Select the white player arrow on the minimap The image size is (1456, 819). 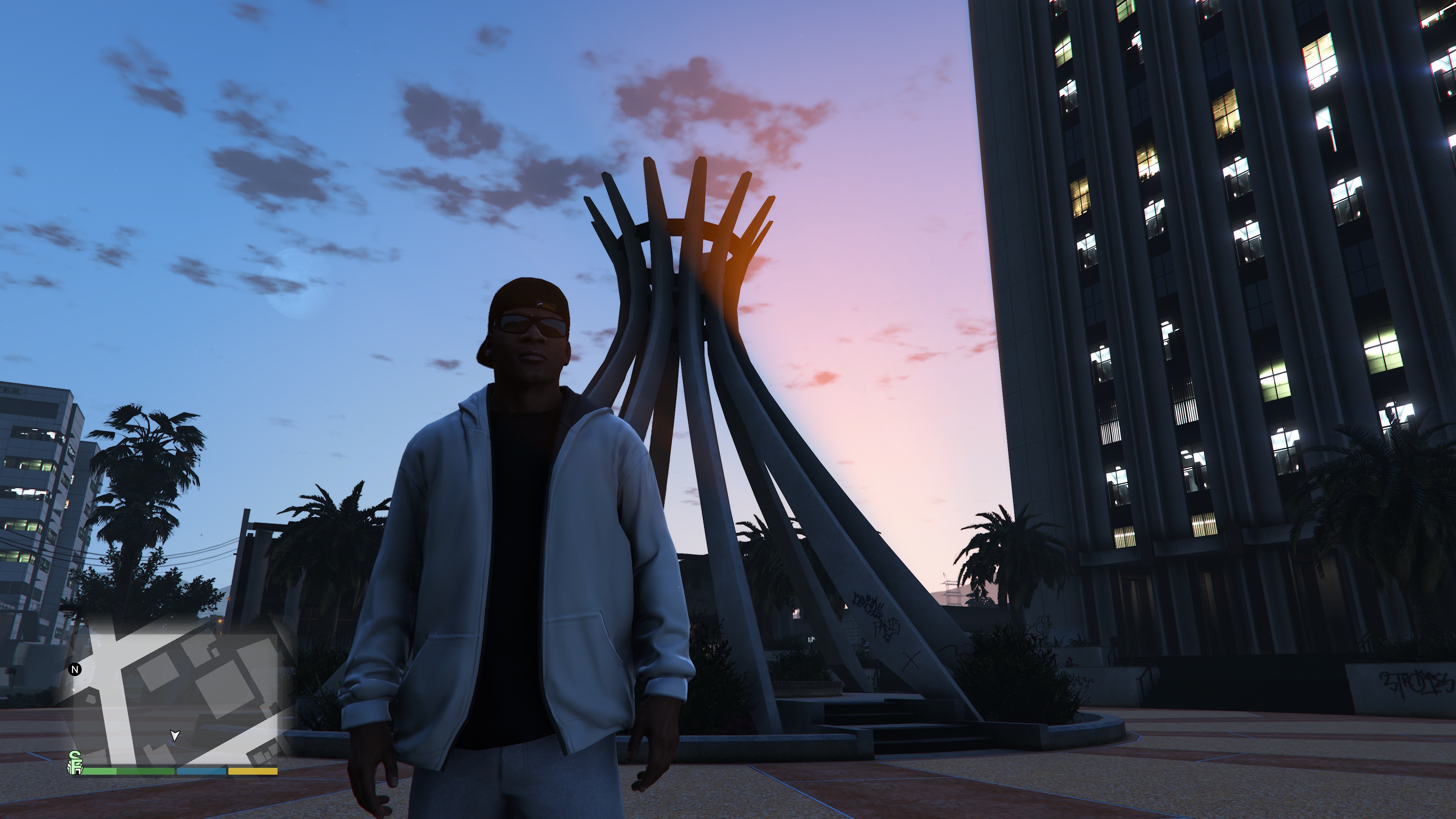(x=175, y=735)
